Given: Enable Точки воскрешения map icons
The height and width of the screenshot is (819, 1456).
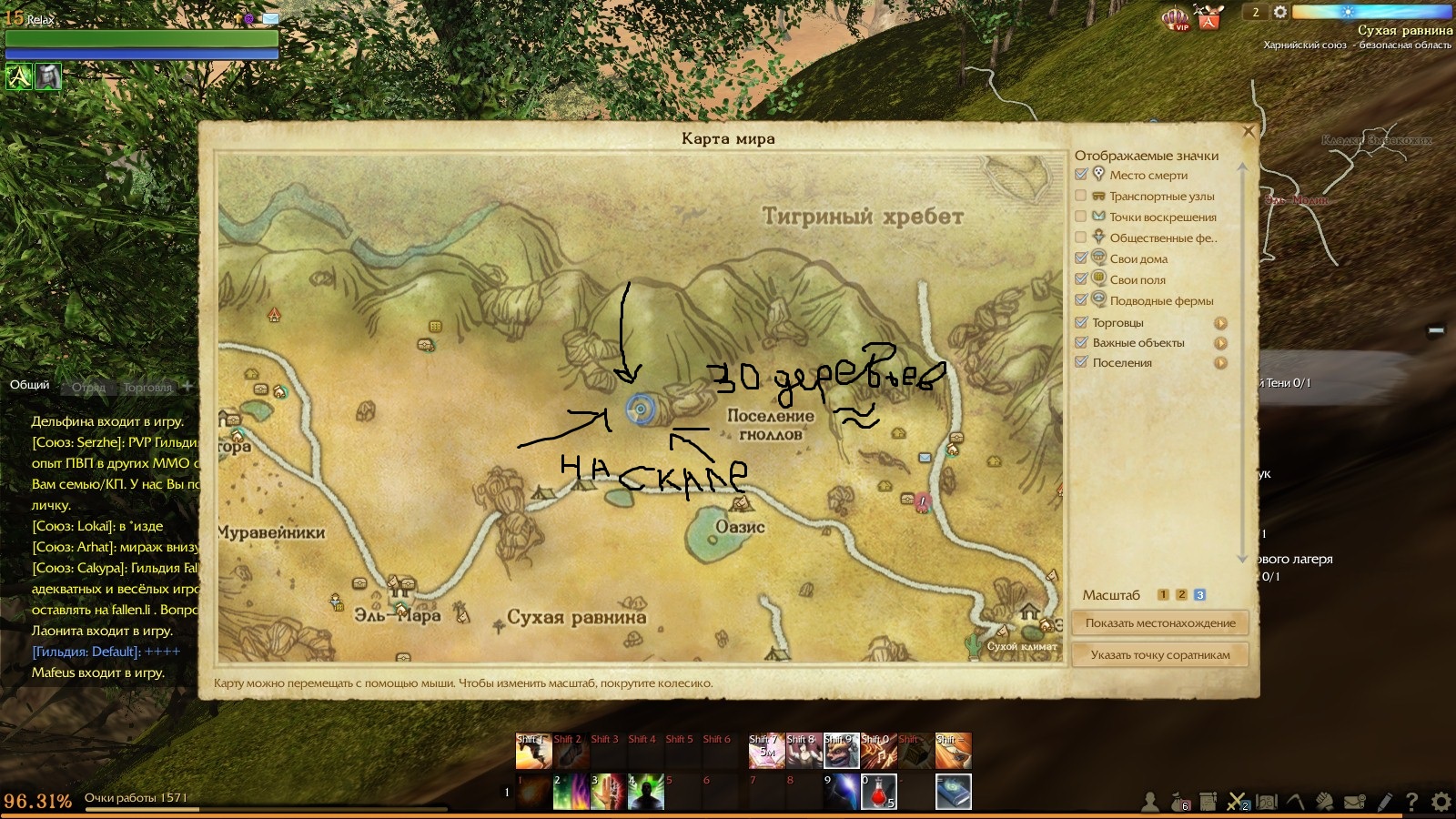Looking at the screenshot, I should [1081, 217].
